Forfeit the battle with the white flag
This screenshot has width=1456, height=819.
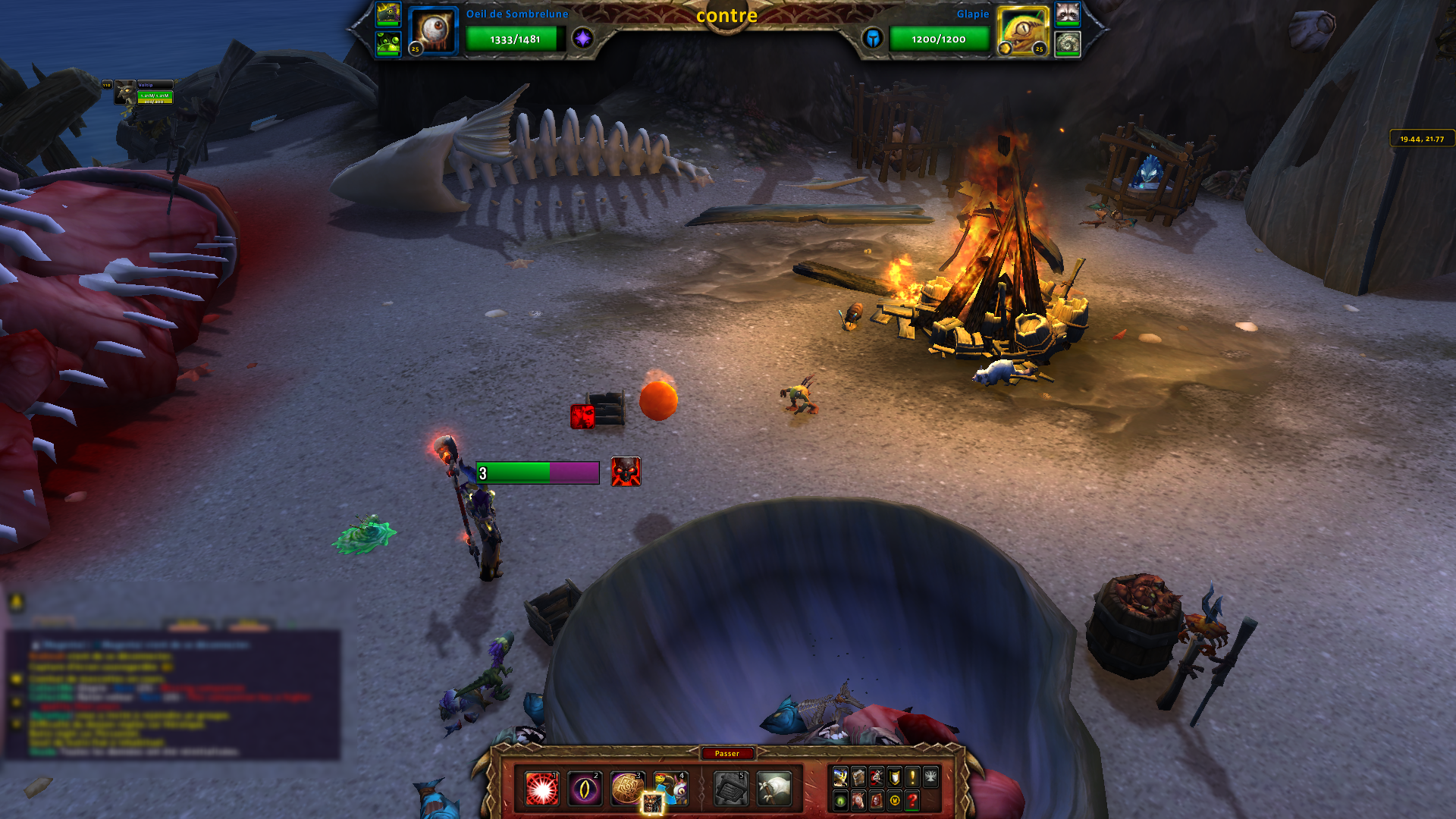tap(773, 789)
